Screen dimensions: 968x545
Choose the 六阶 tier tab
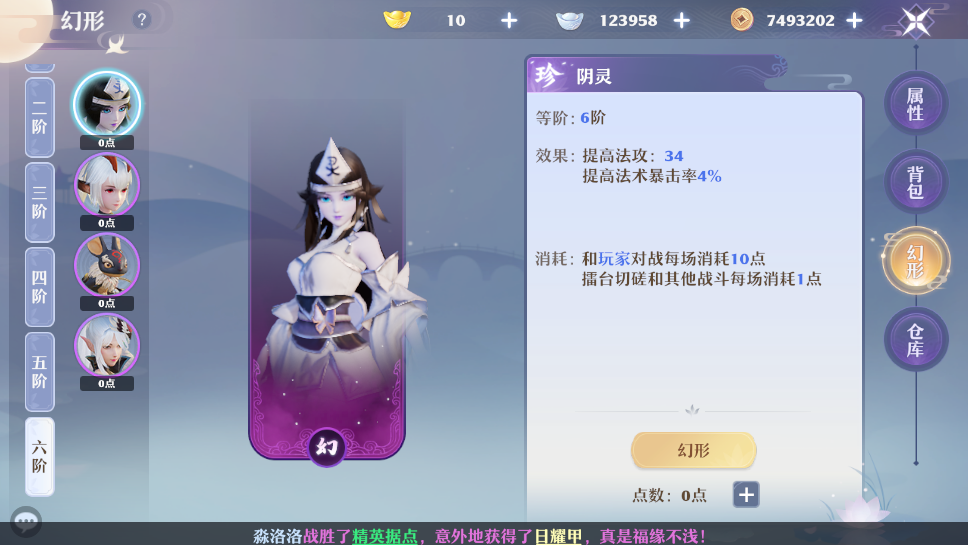pos(39,457)
